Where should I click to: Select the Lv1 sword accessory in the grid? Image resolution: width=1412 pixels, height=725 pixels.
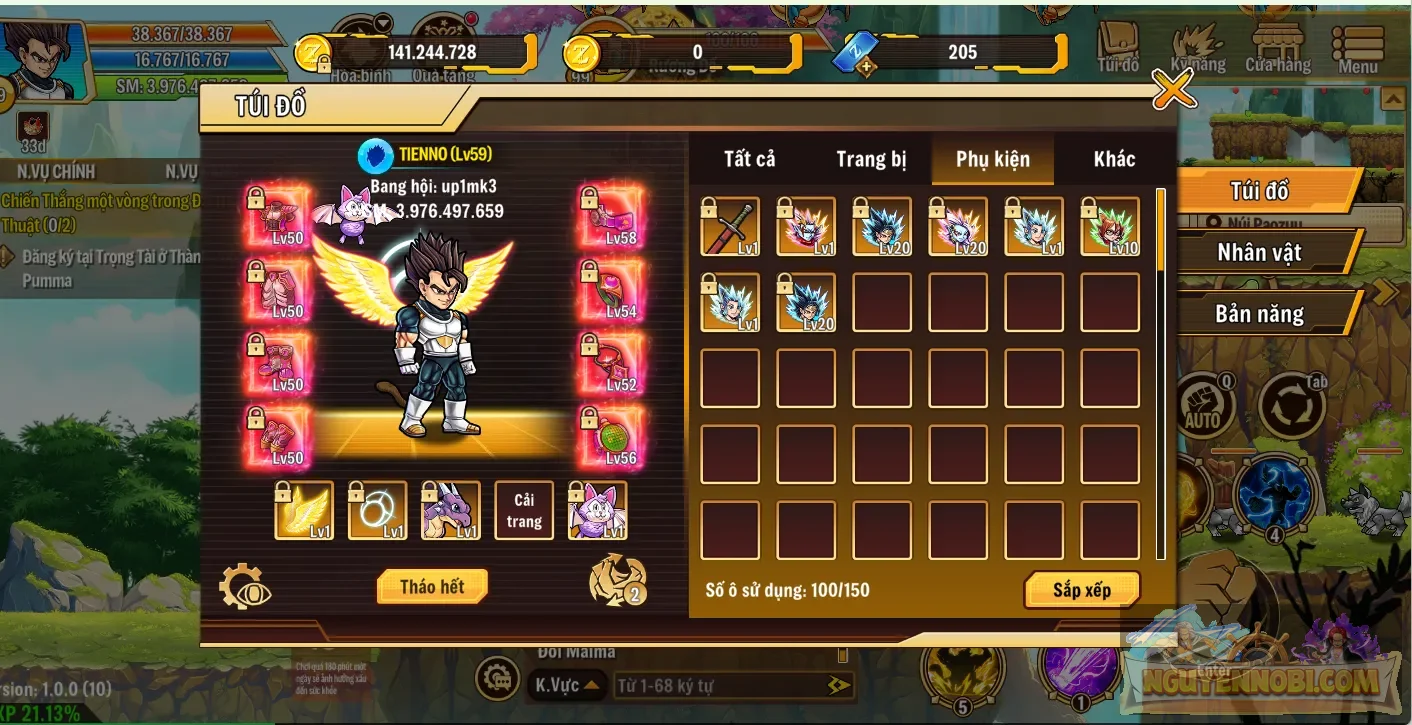coord(729,227)
